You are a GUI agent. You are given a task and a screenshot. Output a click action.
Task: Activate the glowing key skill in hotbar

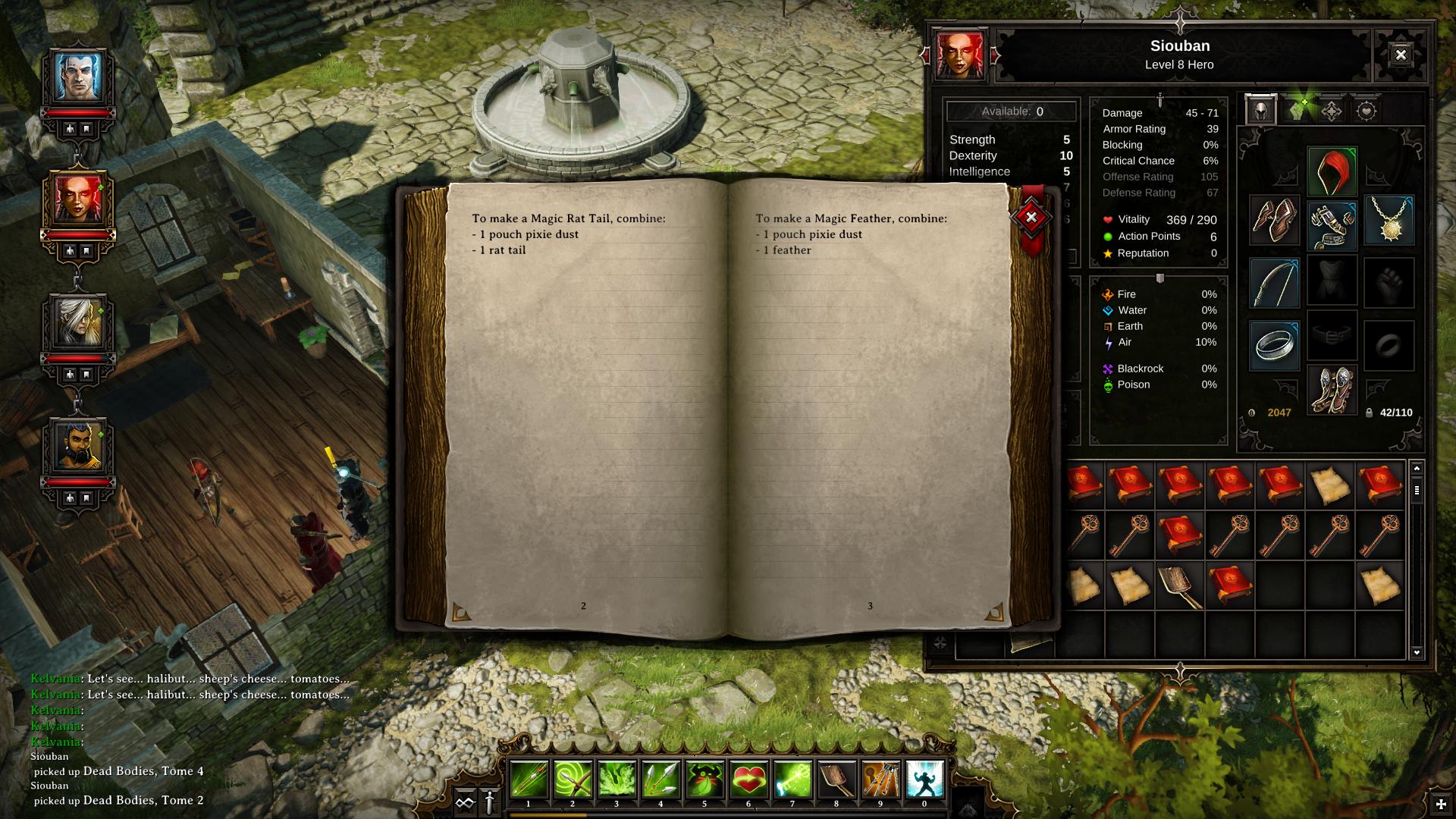coord(792,780)
